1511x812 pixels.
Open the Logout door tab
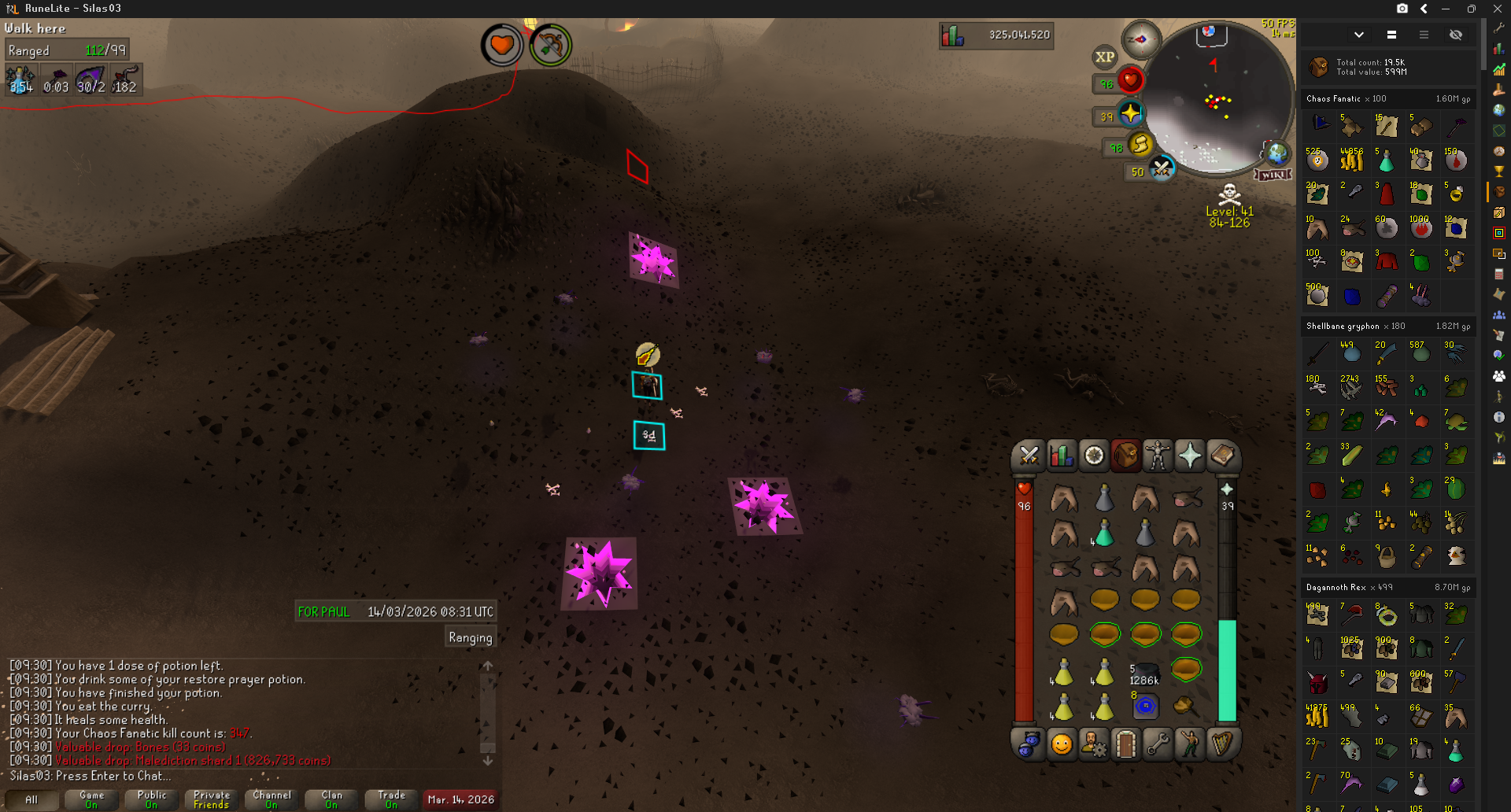tap(1126, 744)
